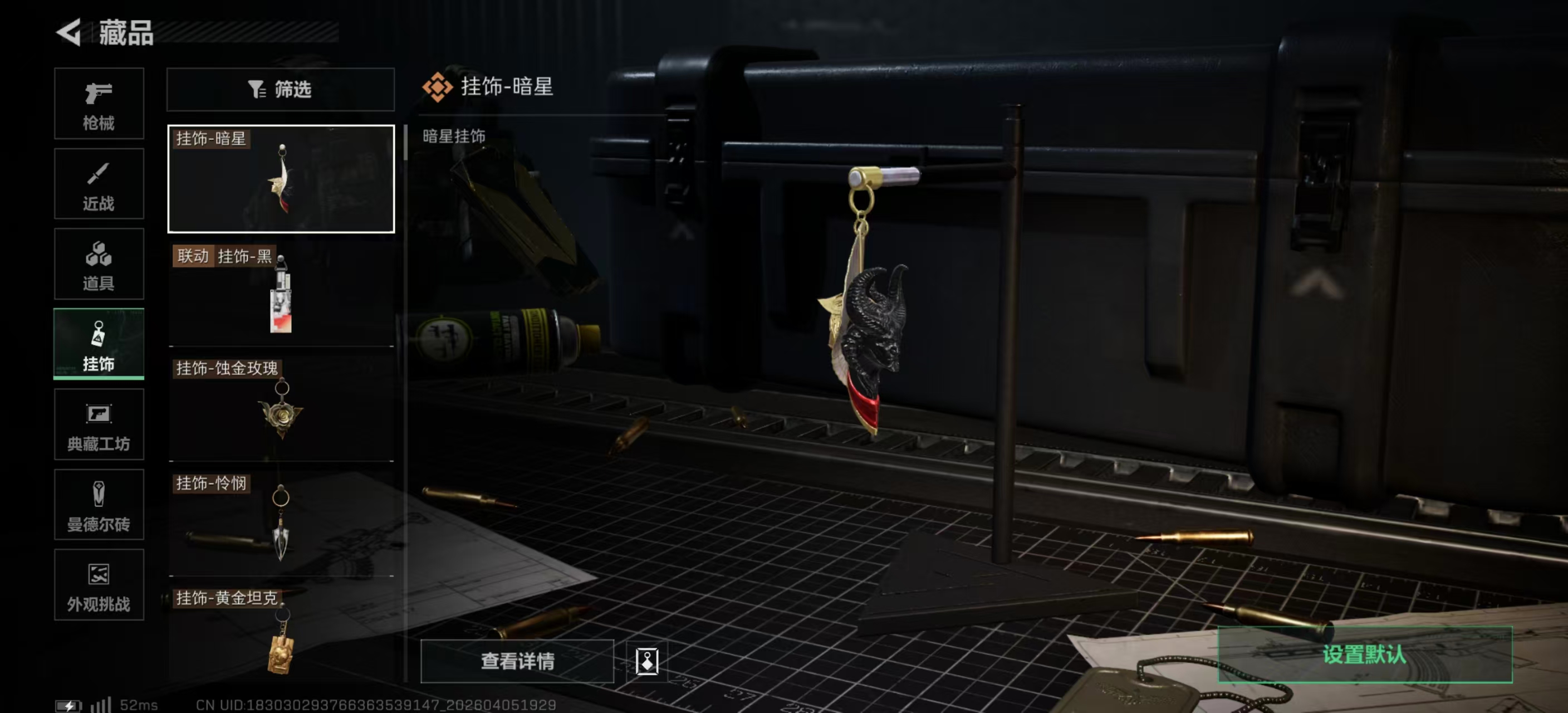The width and height of the screenshot is (1568, 713).
Task: Select the 枪械 (firearms) category icon
Action: [x=99, y=104]
